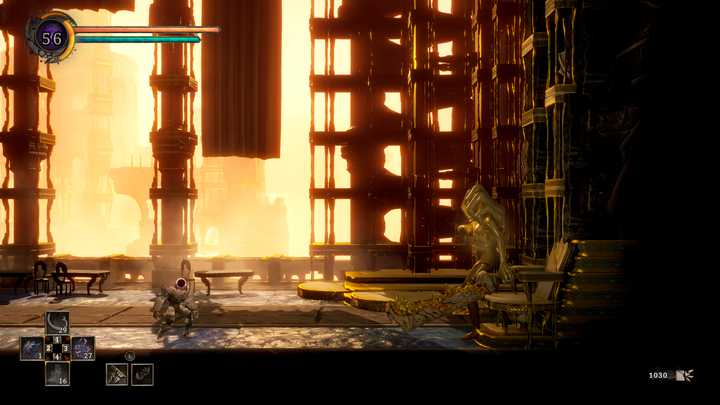This screenshot has height=405, width=720.
Task: Click the crossbow weapon slot
Action: pos(117,373)
